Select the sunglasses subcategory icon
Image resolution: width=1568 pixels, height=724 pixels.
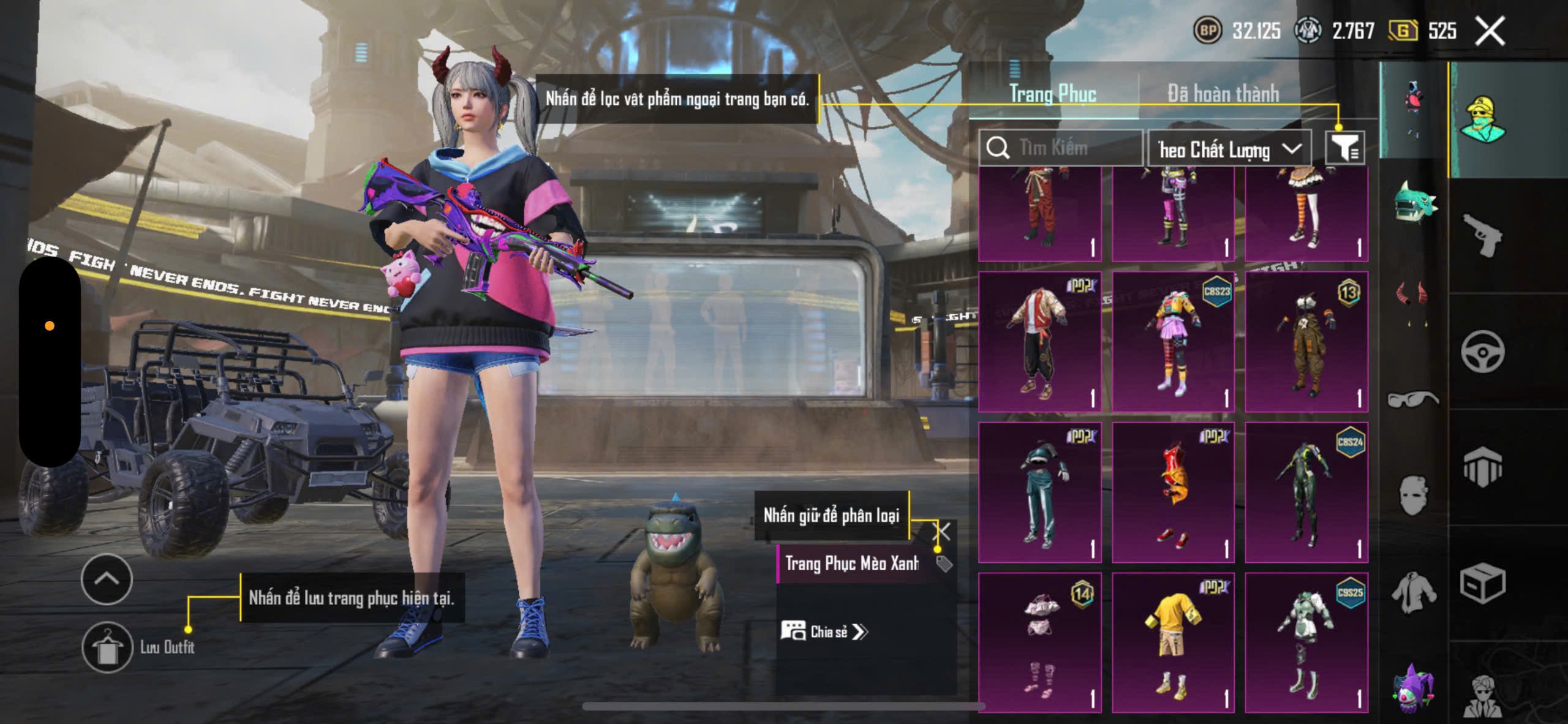(1412, 399)
